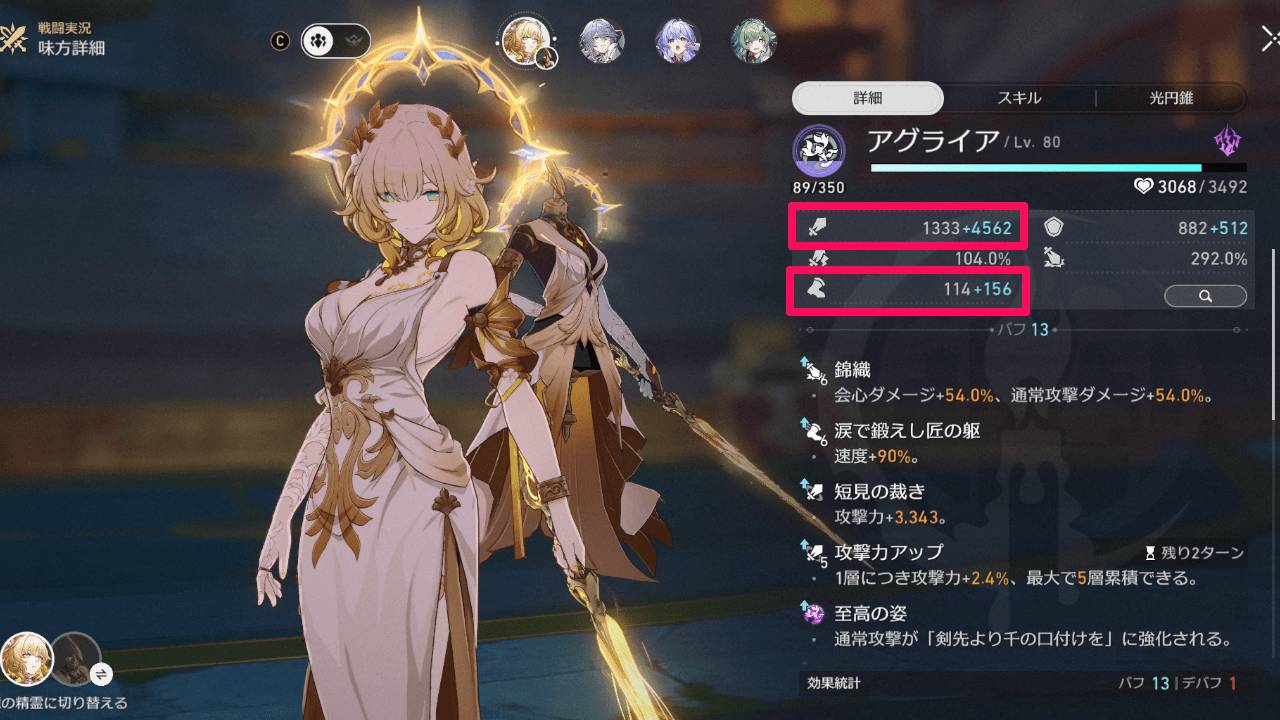Choose the purple-haired character portrait
The image size is (1280, 720).
[679, 41]
